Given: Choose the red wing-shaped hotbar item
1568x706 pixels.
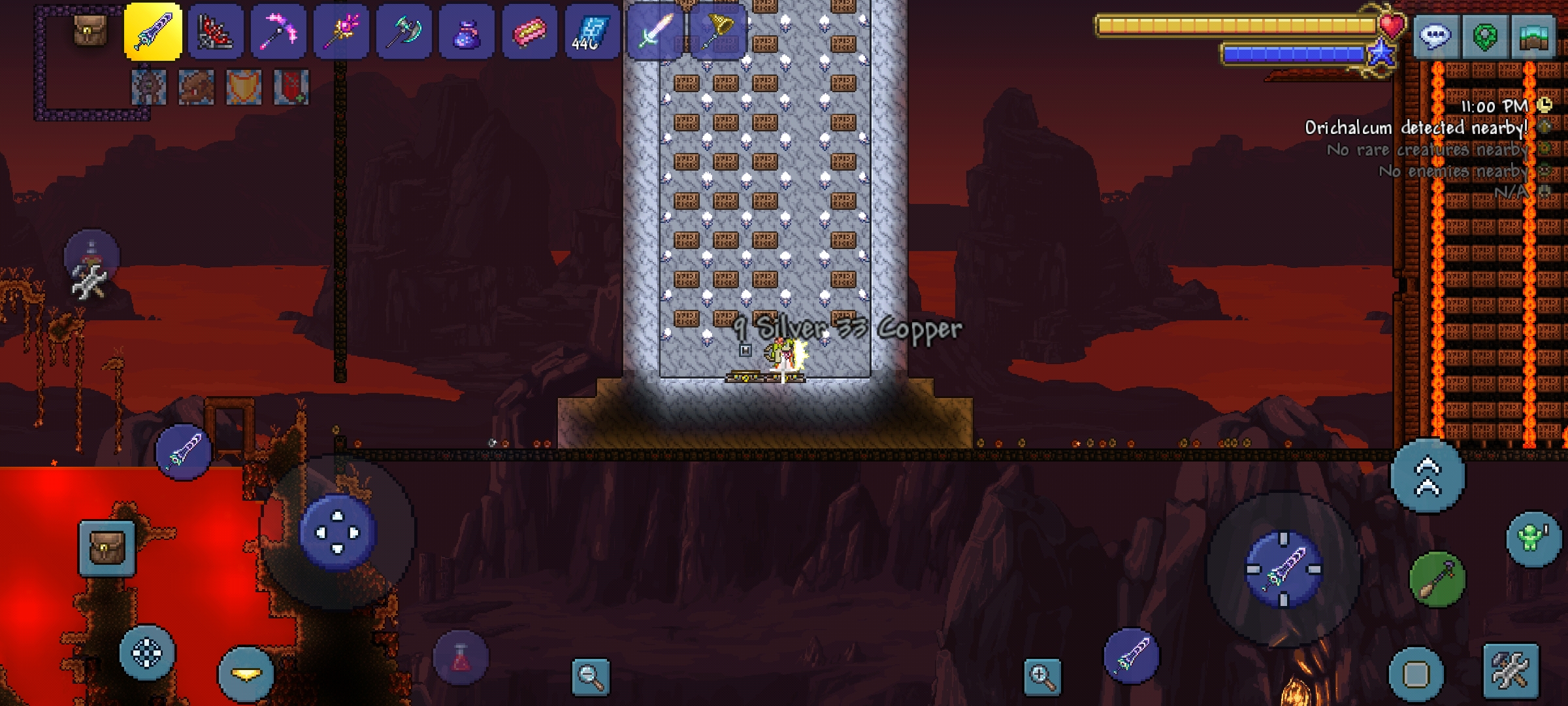Looking at the screenshot, I should 216,32.
